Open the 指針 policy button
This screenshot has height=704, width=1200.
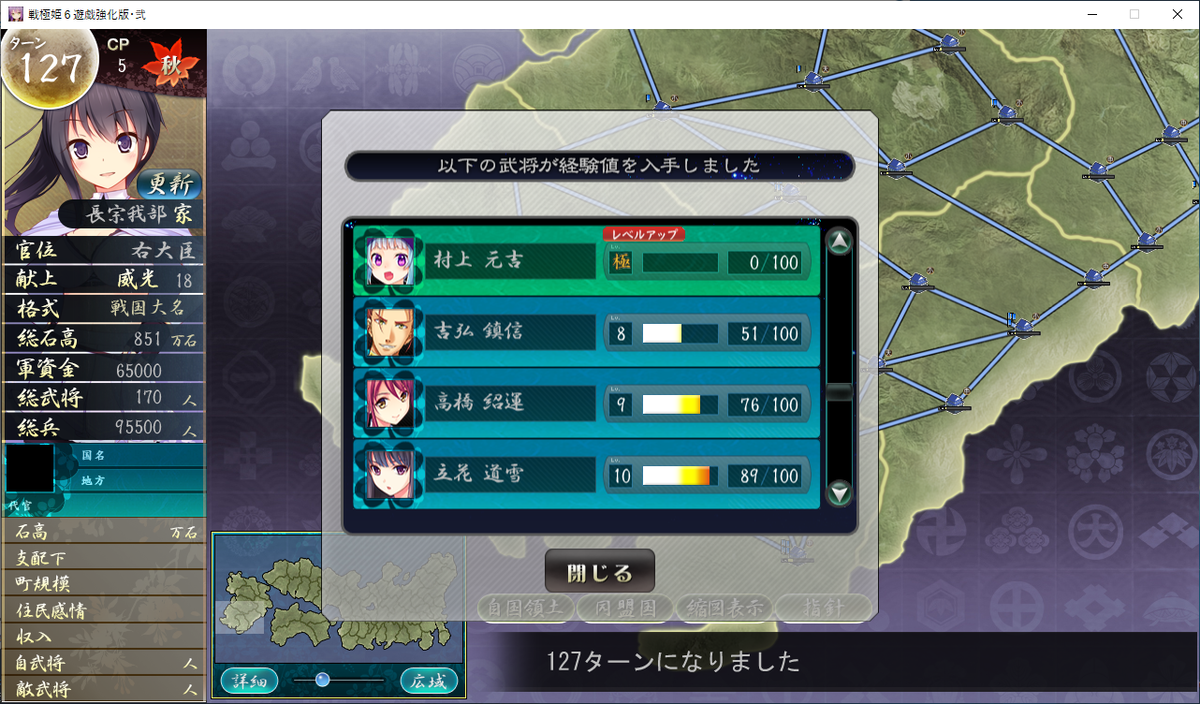pos(822,607)
